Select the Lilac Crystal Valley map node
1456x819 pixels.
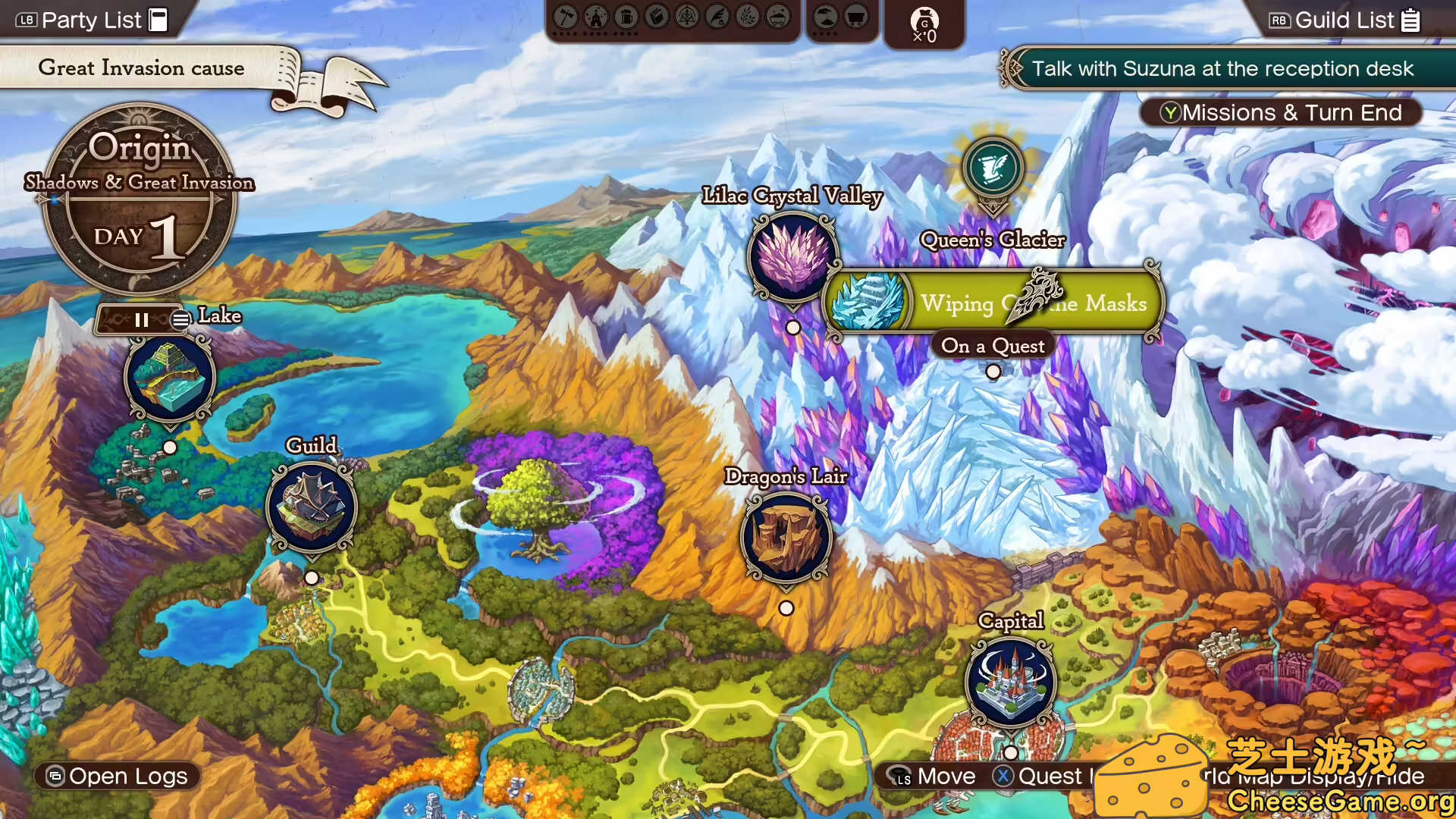793,258
